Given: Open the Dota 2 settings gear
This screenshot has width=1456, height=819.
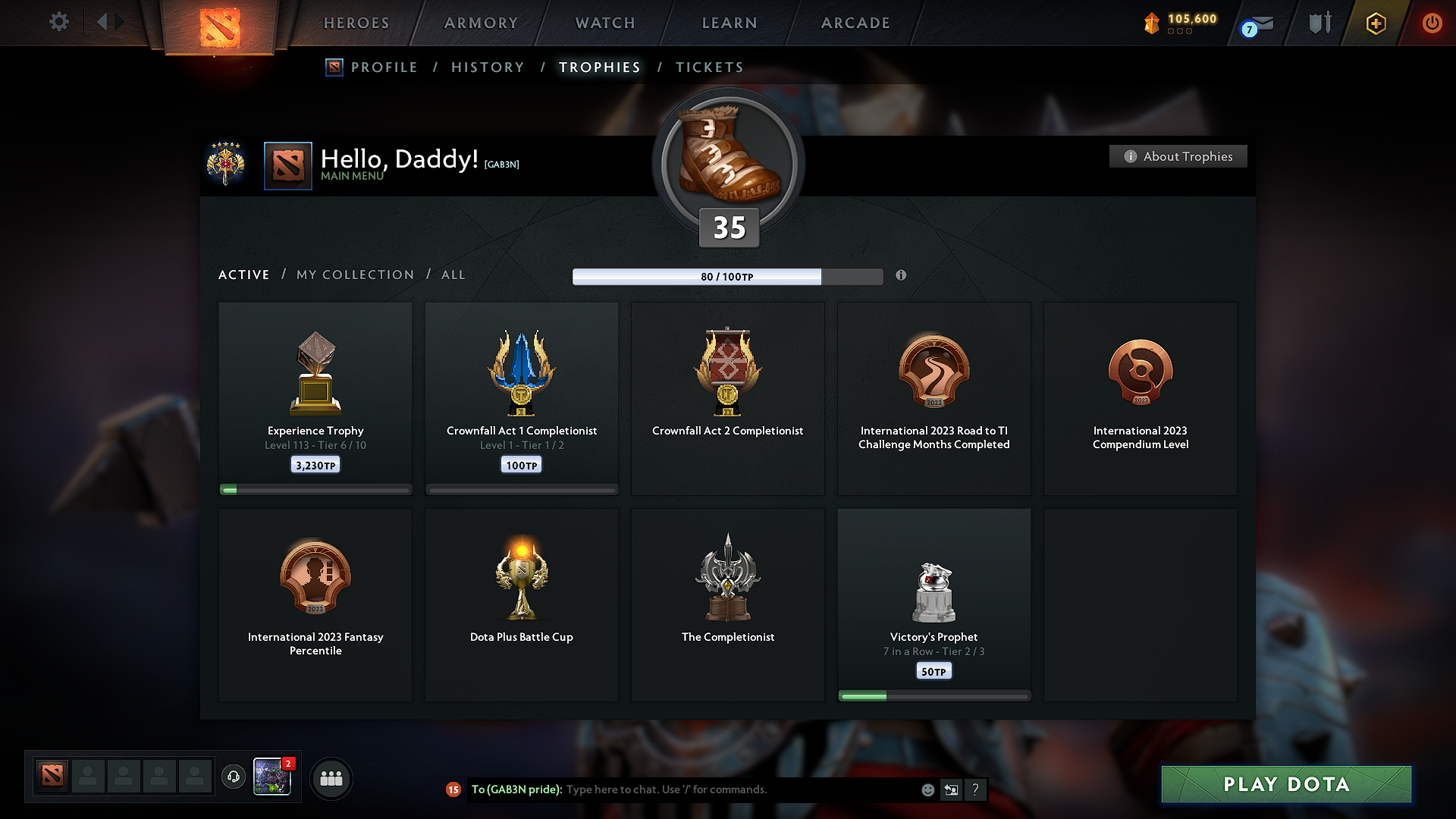Looking at the screenshot, I should point(58,22).
